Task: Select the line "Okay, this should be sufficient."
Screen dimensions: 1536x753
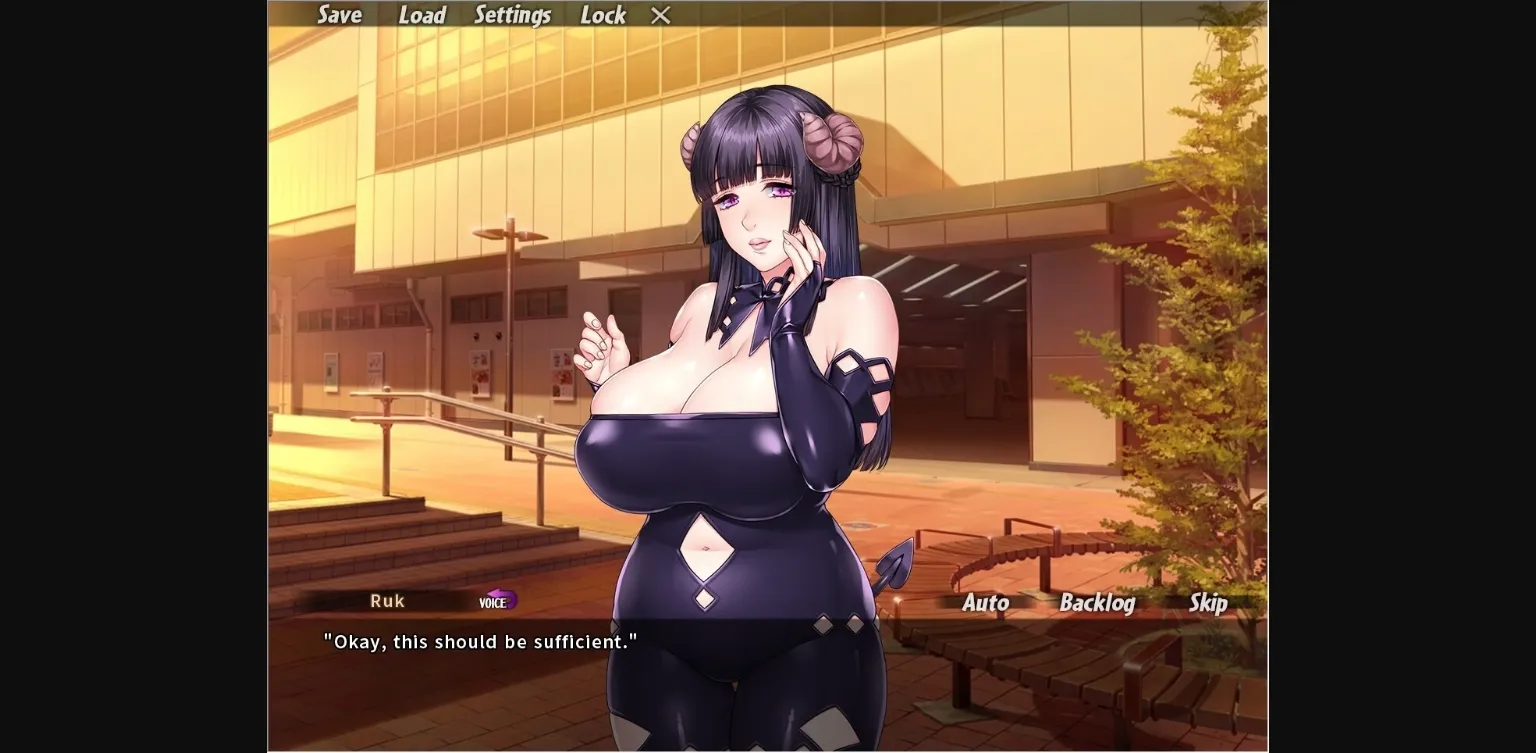Action: [479, 641]
